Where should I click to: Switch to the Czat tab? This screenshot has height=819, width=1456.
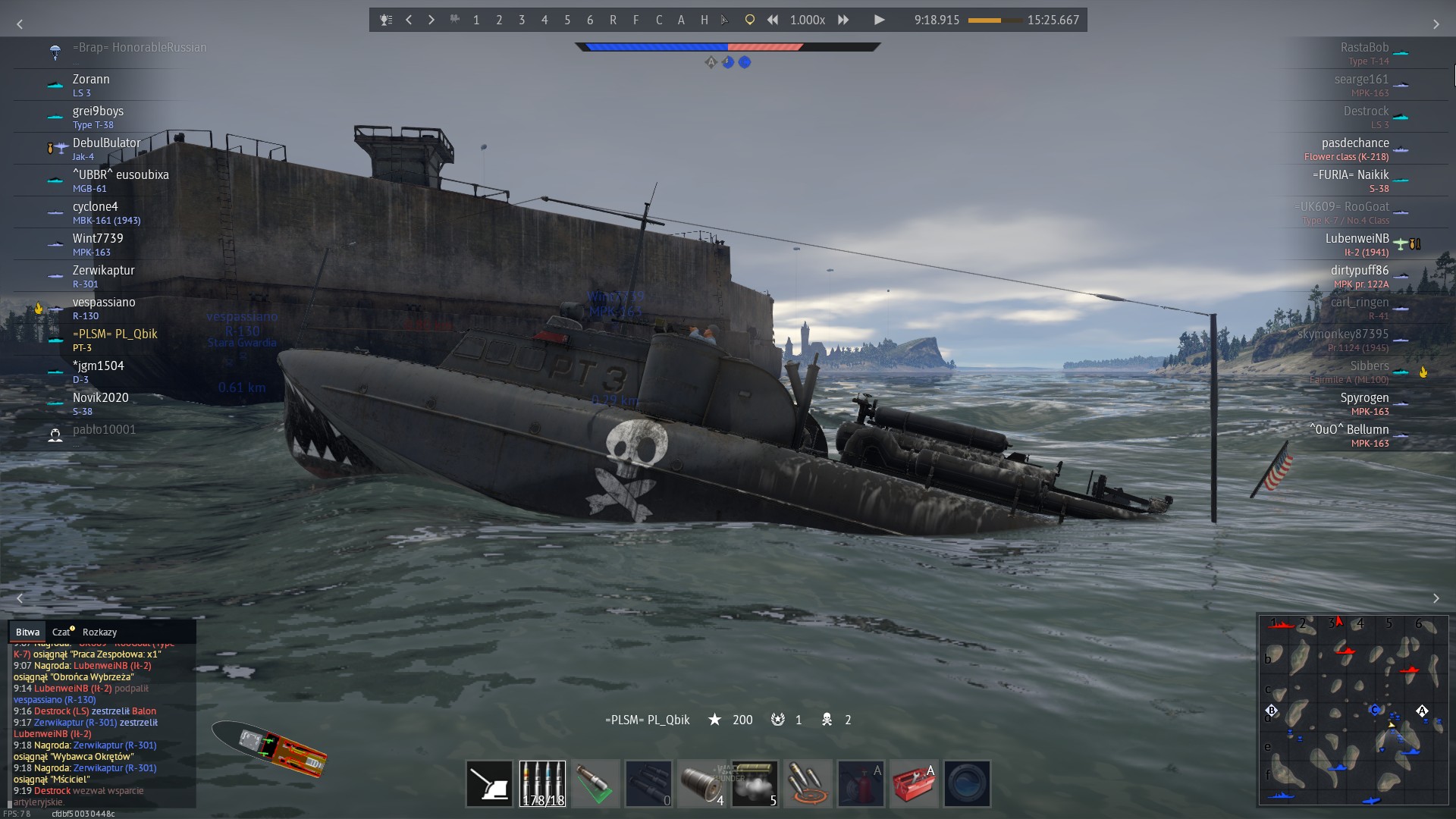[61, 632]
